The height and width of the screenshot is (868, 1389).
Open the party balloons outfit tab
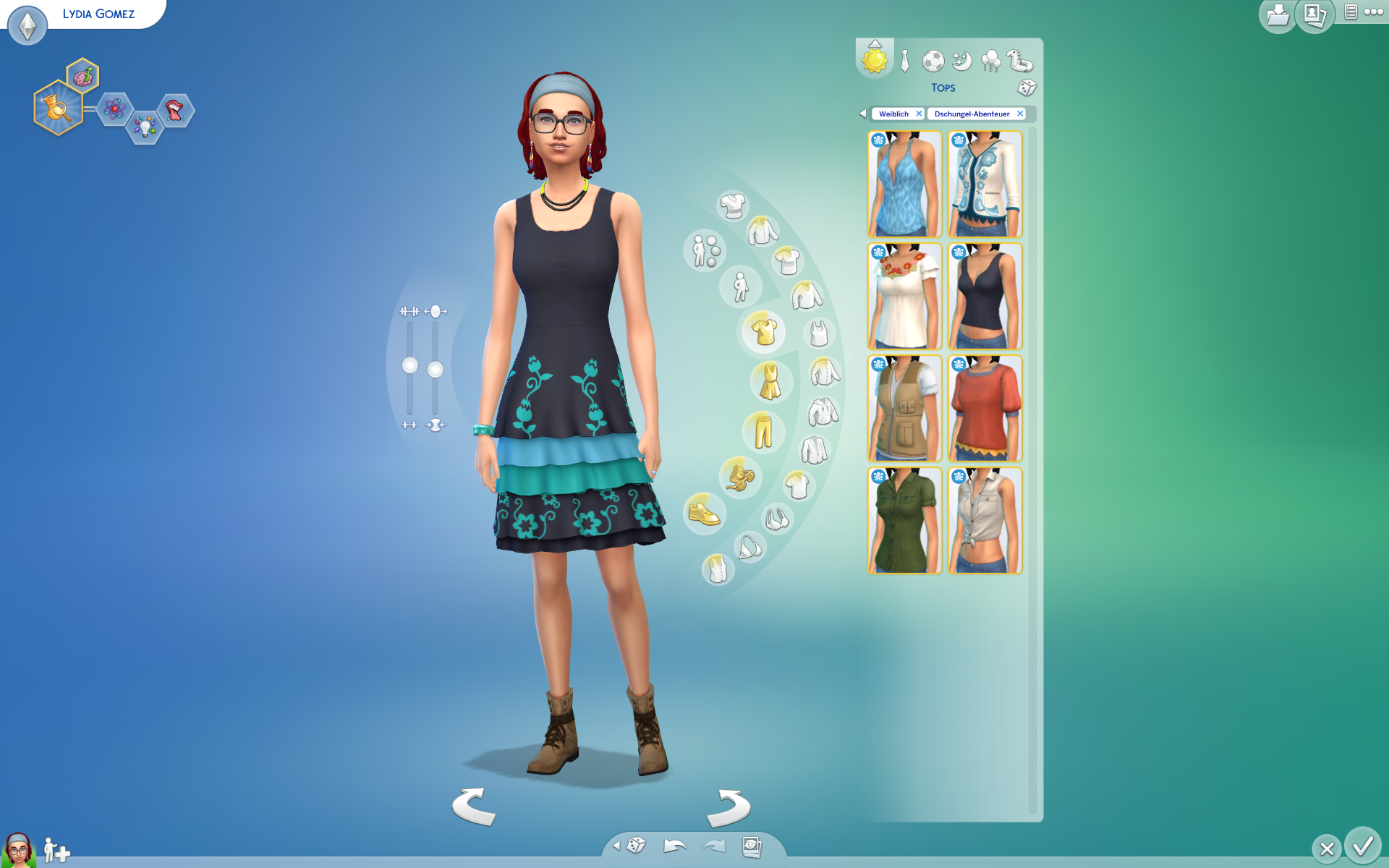pyautogui.click(x=990, y=61)
